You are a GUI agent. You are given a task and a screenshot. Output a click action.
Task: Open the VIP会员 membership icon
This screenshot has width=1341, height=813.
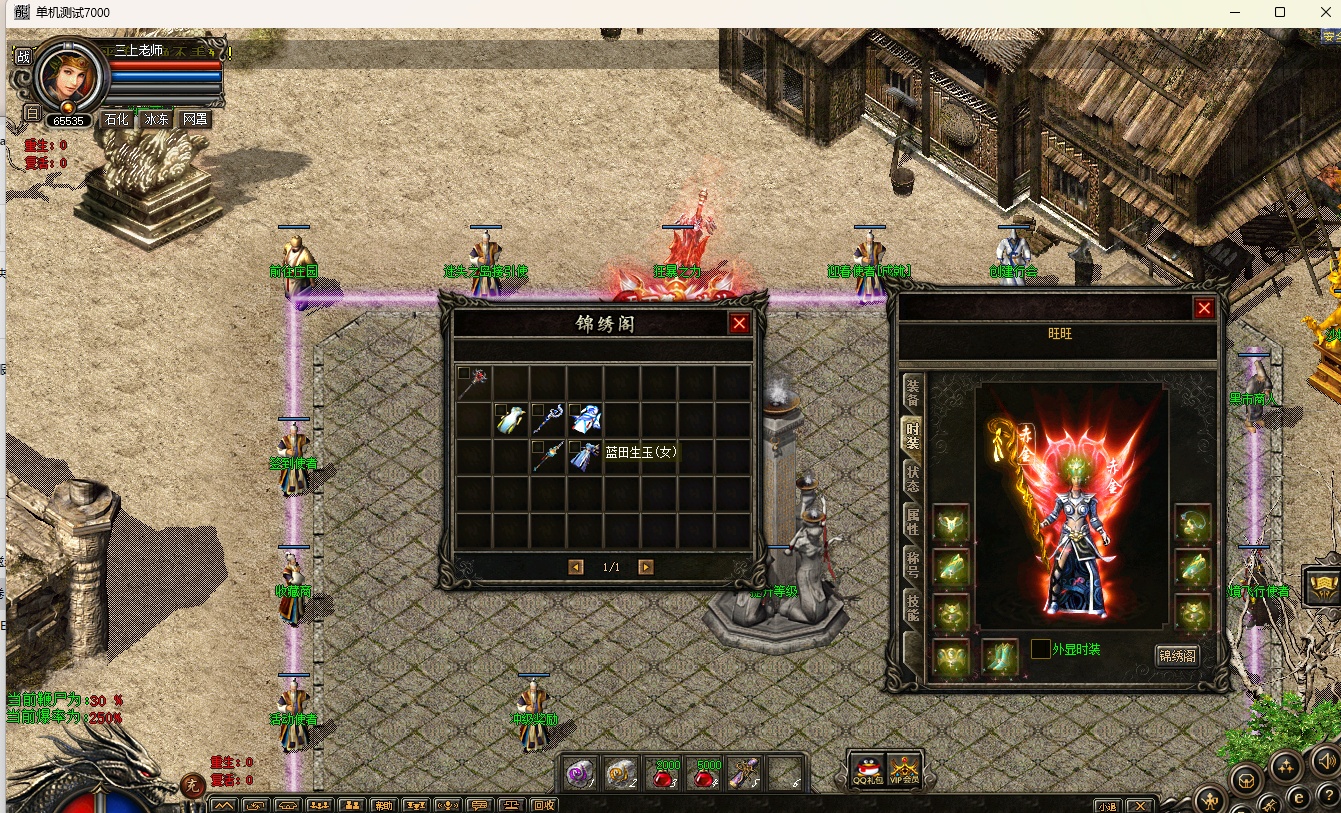[903, 770]
